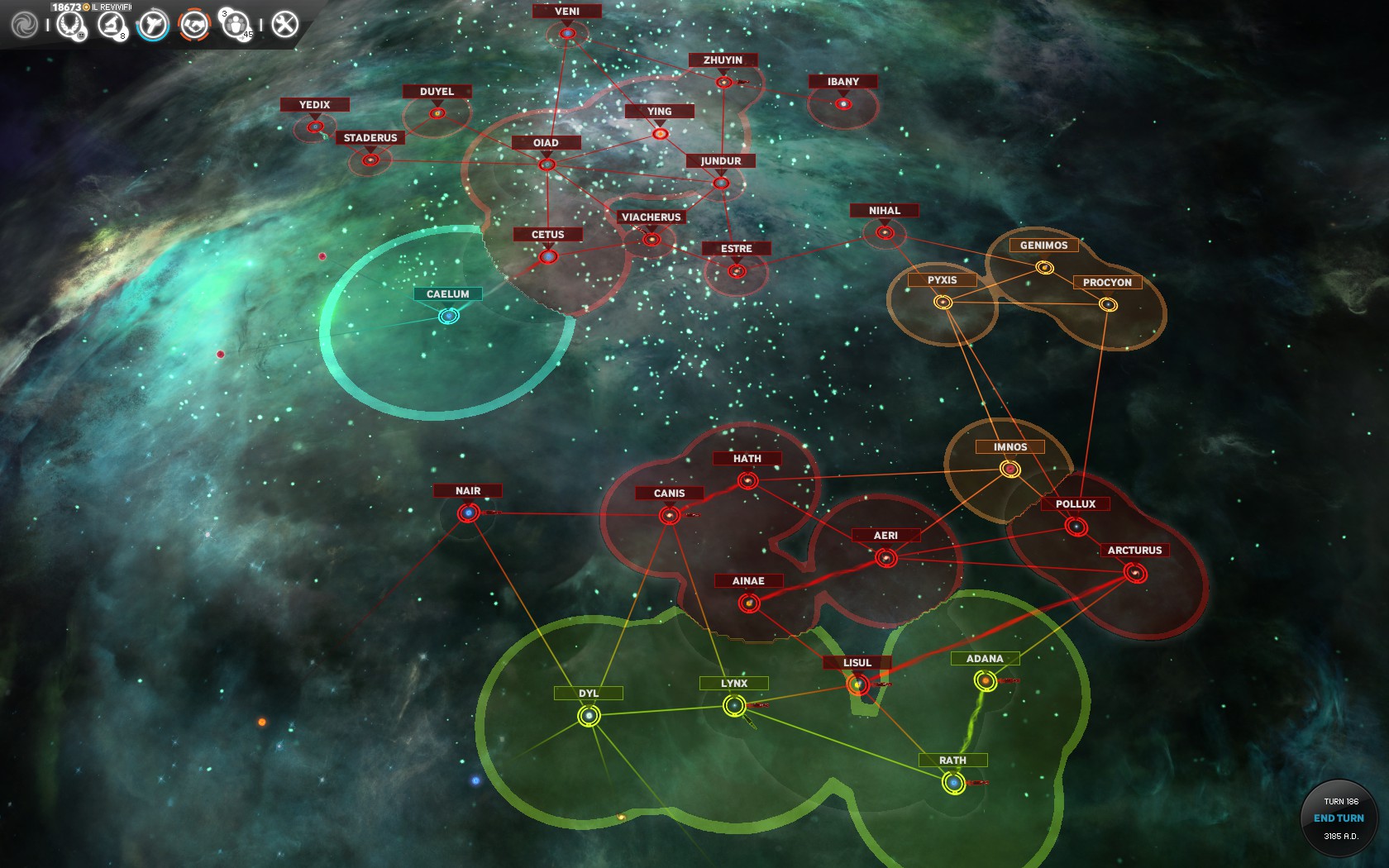The image size is (1389, 868).
Task: Select the IMNOS system label
Action: pyautogui.click(x=1010, y=447)
